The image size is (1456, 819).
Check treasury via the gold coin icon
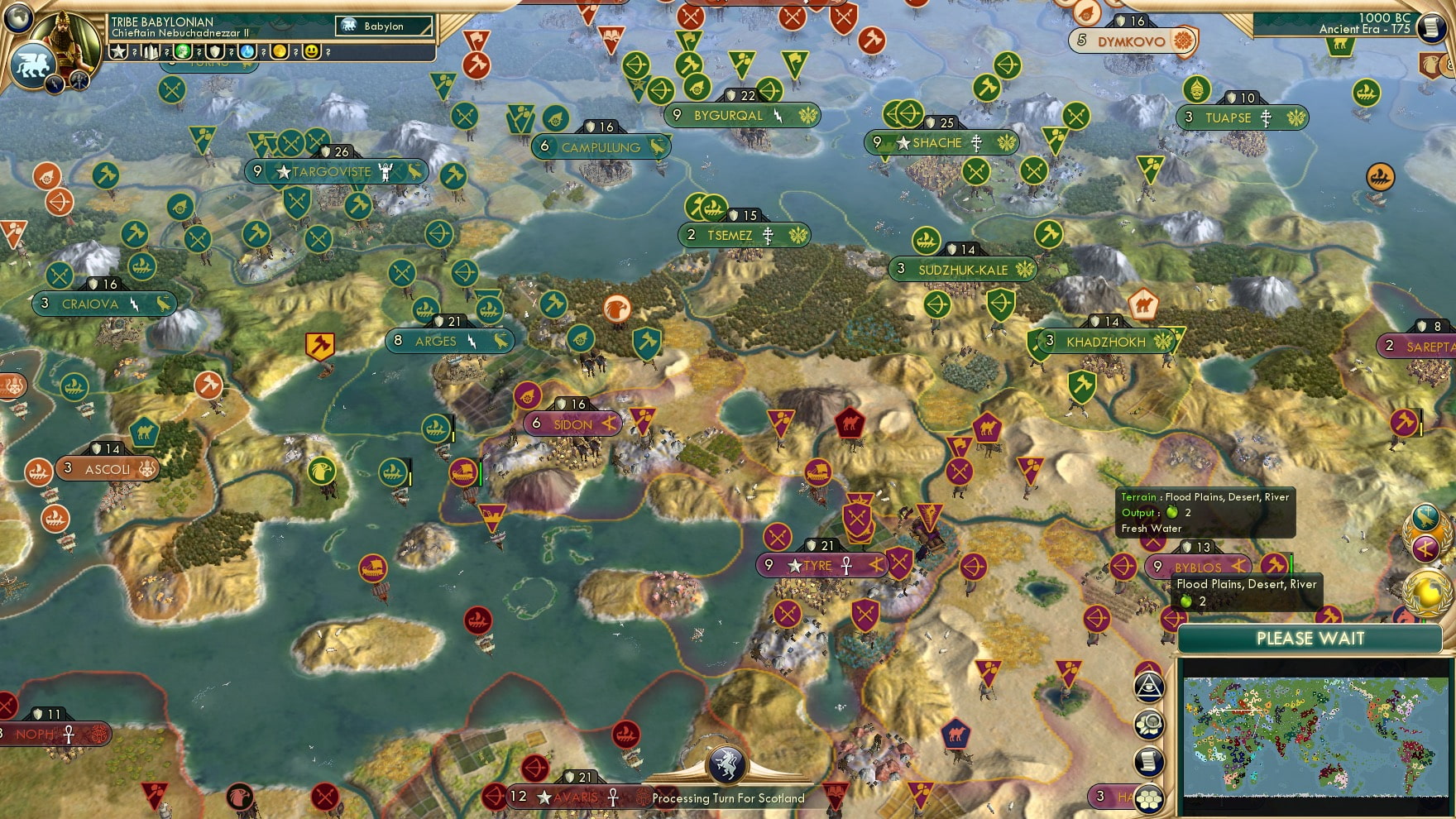coord(280,52)
